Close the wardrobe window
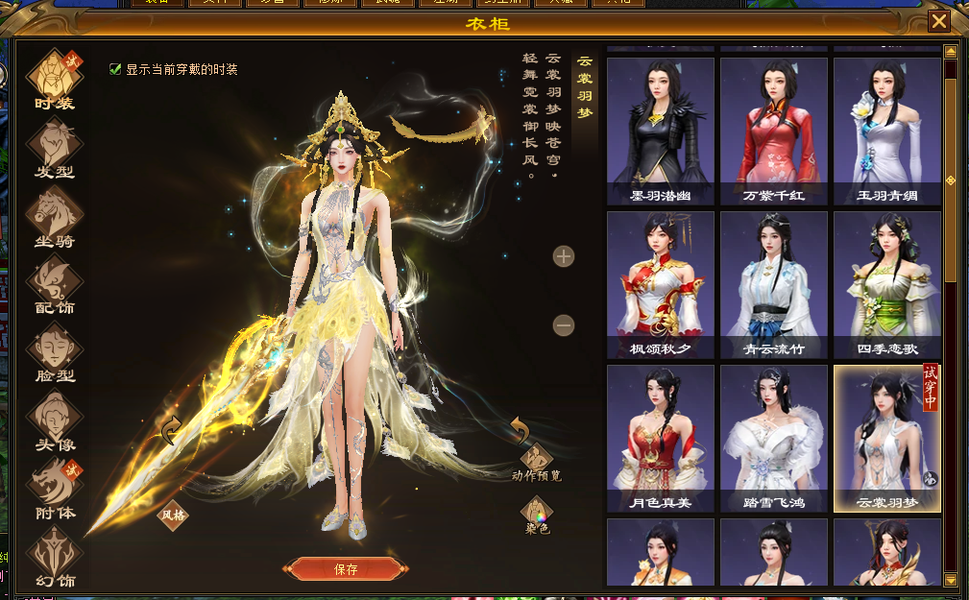Viewport: 969px width, 600px height. [x=939, y=21]
